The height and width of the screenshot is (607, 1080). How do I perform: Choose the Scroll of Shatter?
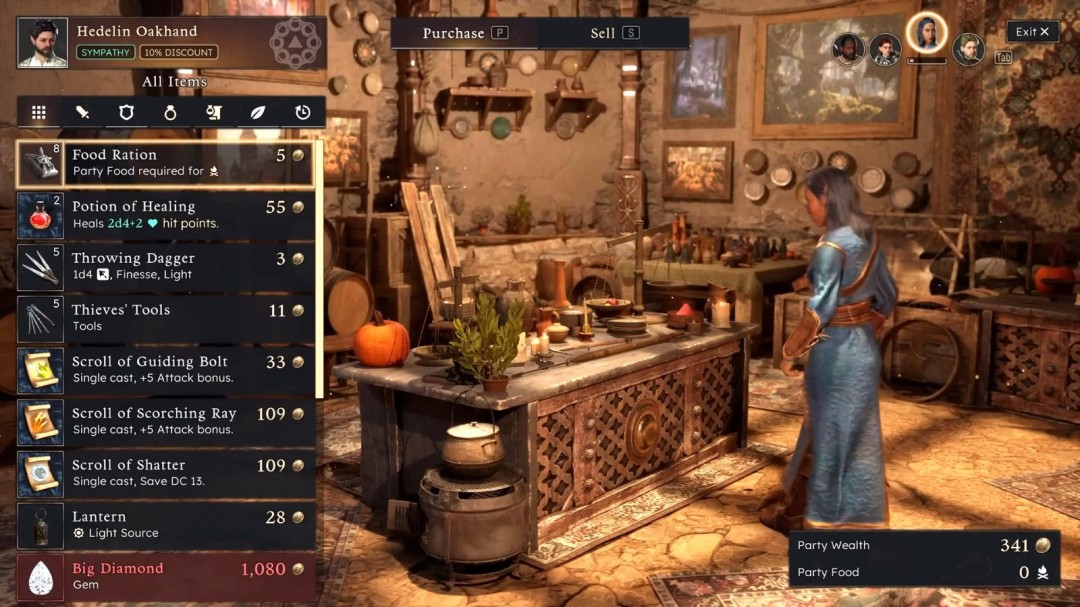166,473
